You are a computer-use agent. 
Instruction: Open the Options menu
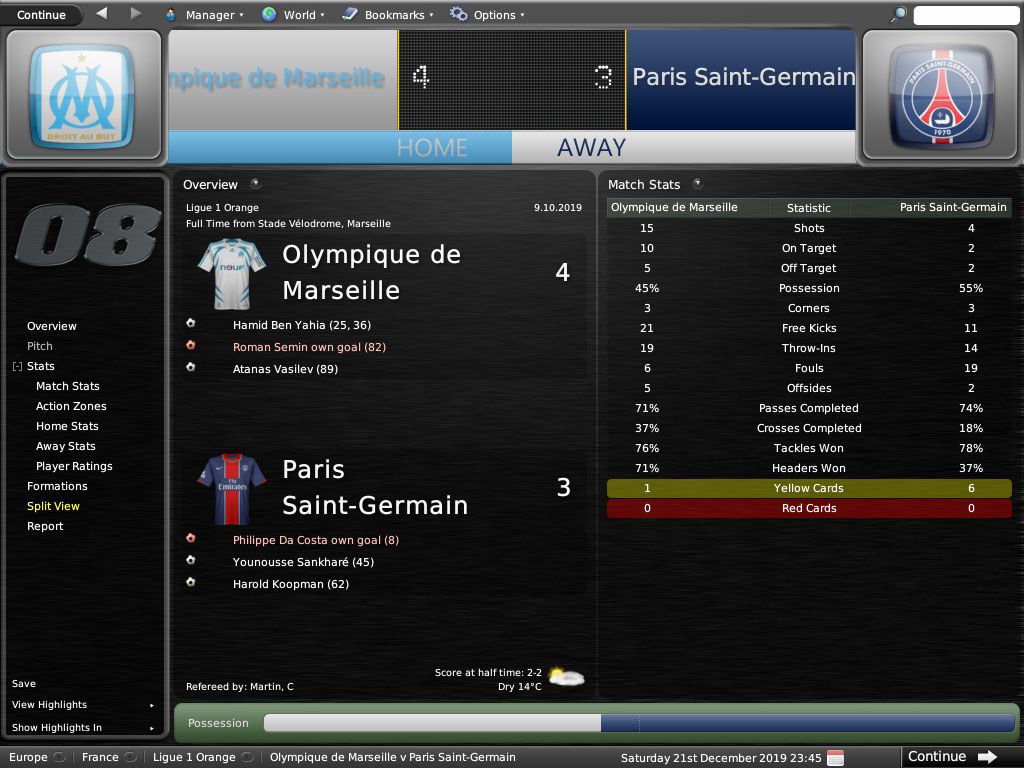(x=487, y=15)
